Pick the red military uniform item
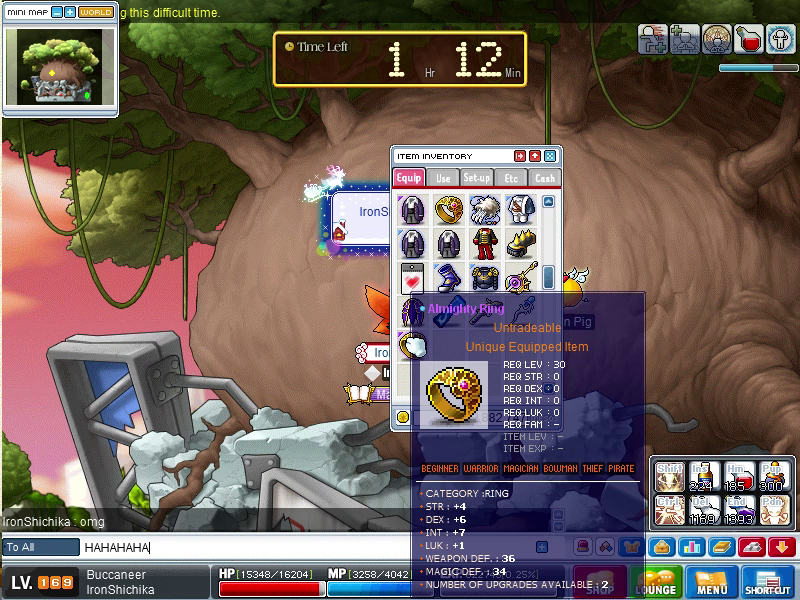Screen dimensions: 800x600 click(x=484, y=243)
